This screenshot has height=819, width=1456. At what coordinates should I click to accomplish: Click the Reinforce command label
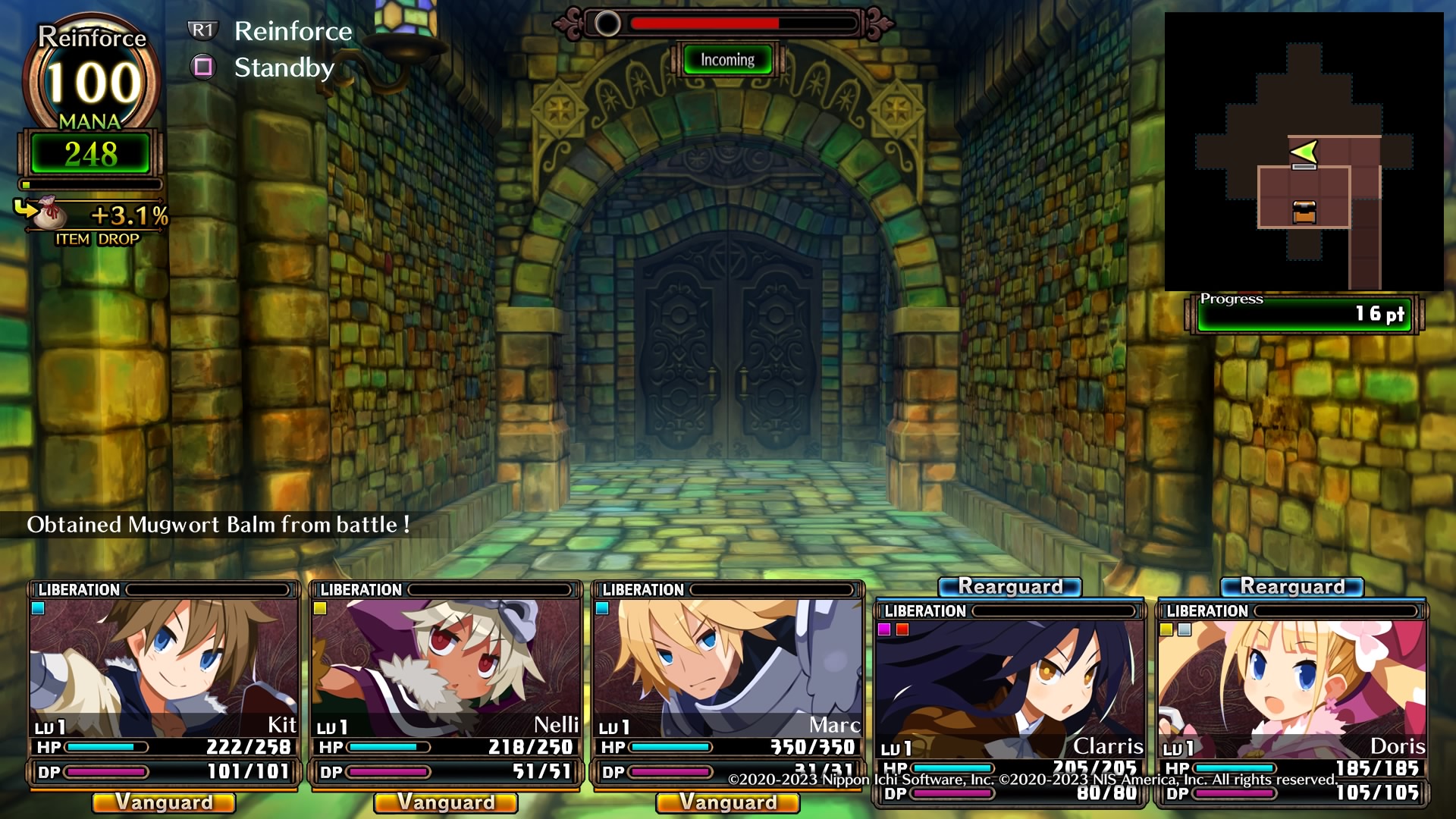coord(293,31)
